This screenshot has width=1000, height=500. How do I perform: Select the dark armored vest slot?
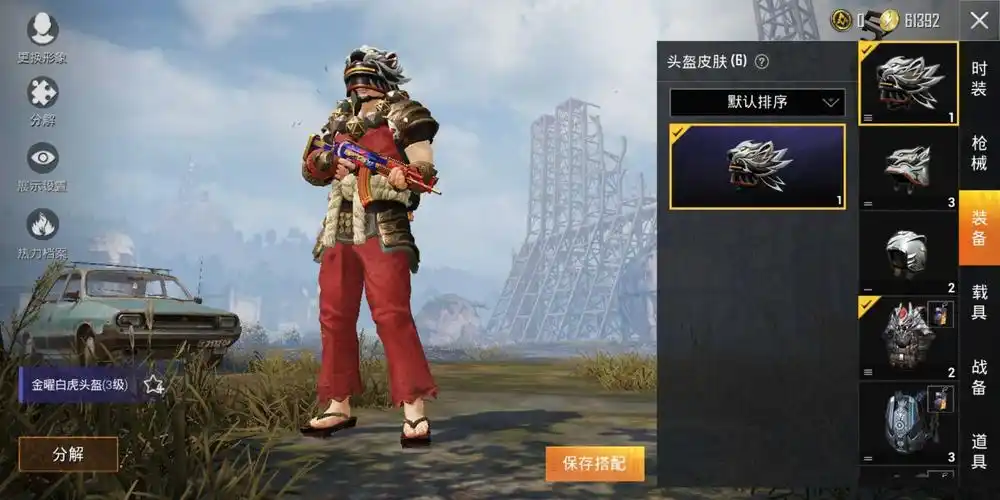tap(908, 338)
